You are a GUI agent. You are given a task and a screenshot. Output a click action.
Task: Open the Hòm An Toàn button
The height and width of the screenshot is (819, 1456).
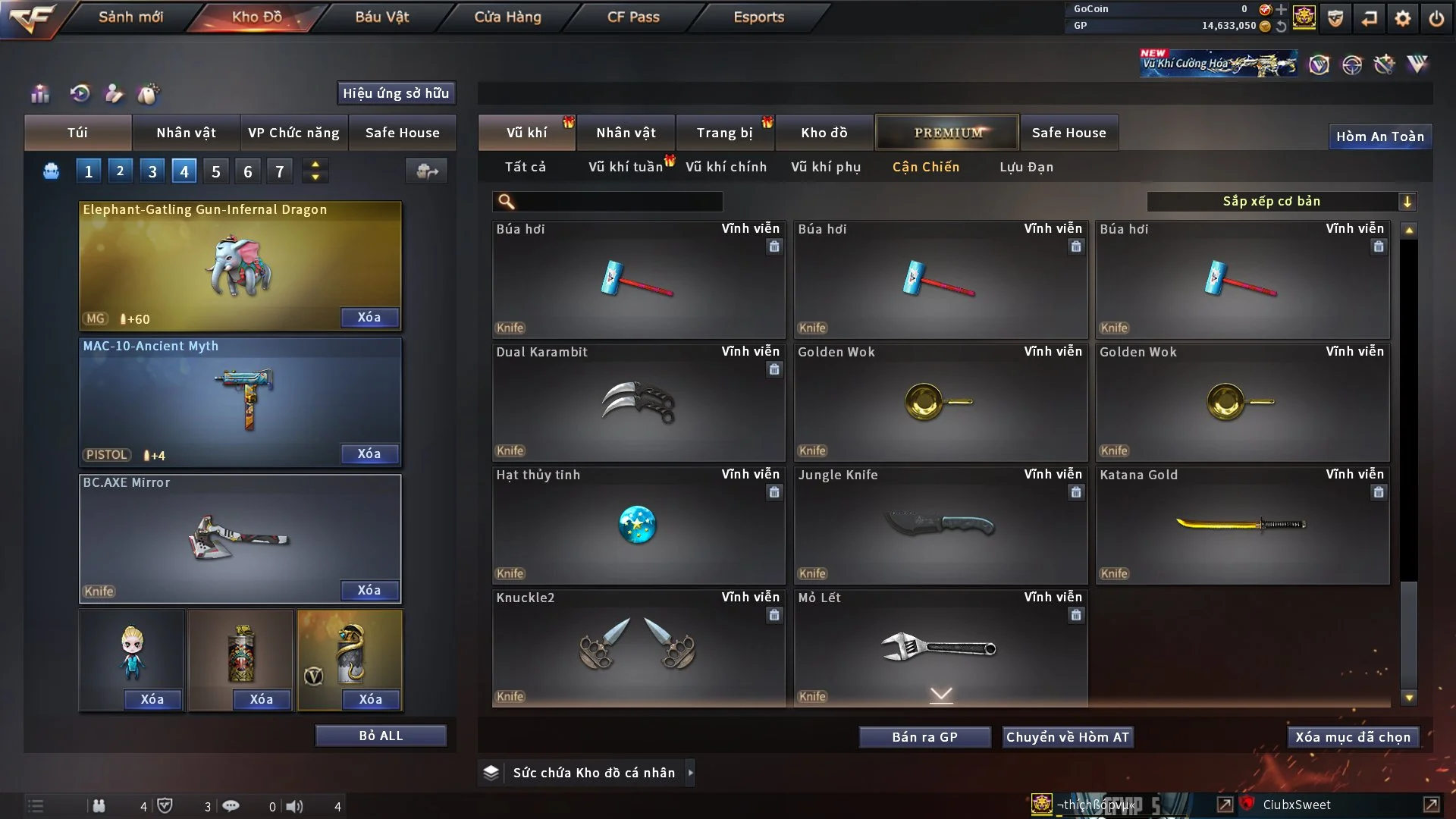tap(1379, 136)
